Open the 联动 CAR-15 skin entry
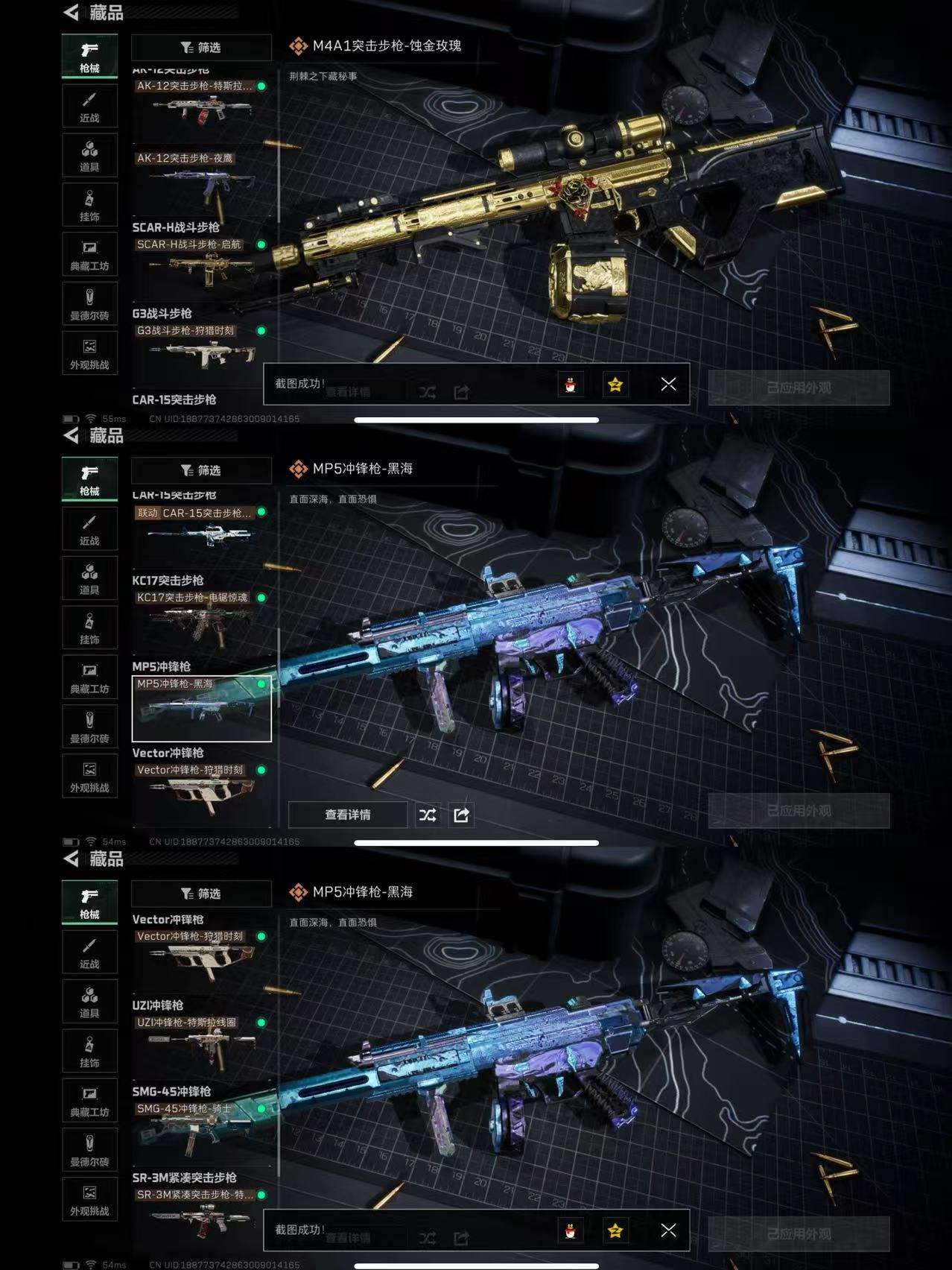This screenshot has height=1270, width=952. tap(201, 531)
